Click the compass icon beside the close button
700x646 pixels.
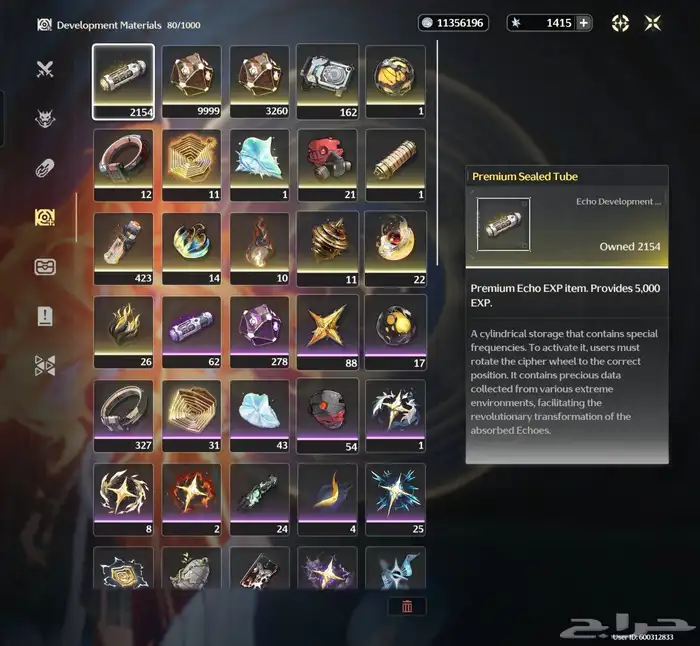pyautogui.click(x=620, y=23)
